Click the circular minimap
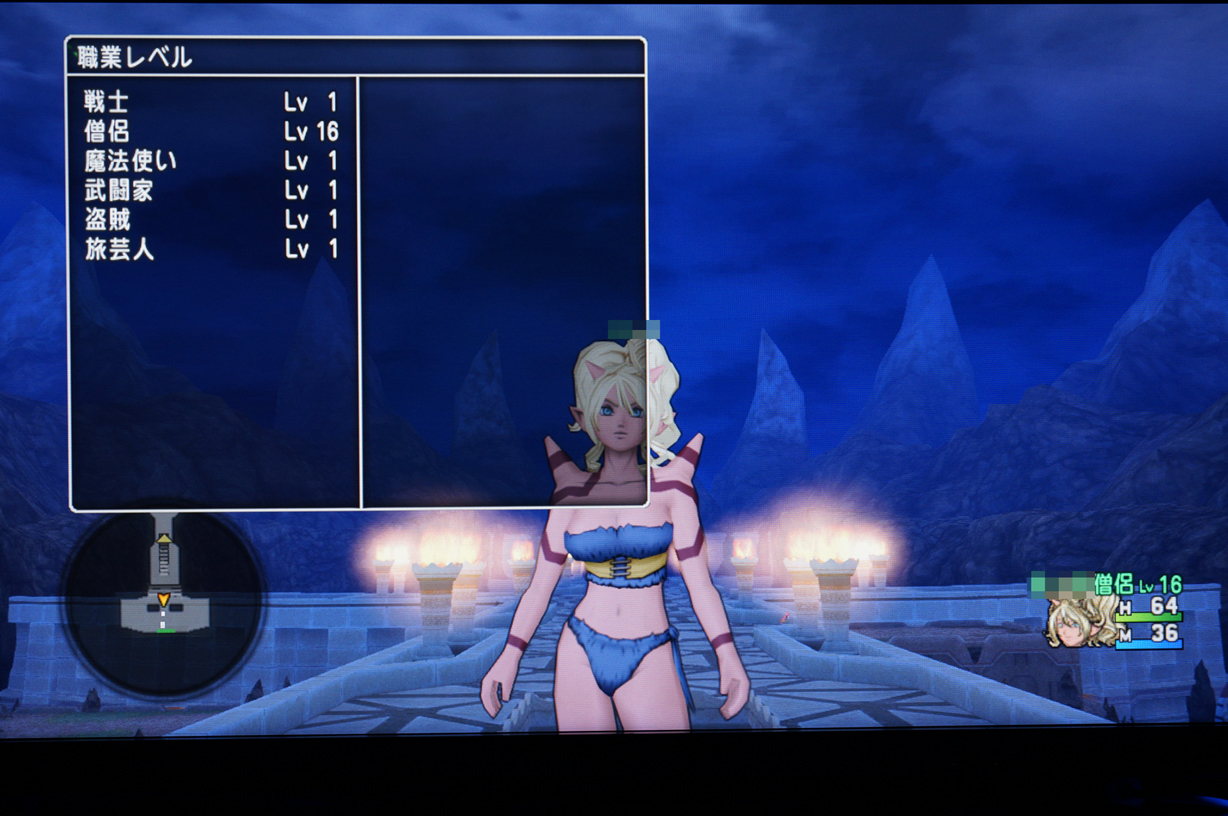1228x816 pixels. point(163,601)
